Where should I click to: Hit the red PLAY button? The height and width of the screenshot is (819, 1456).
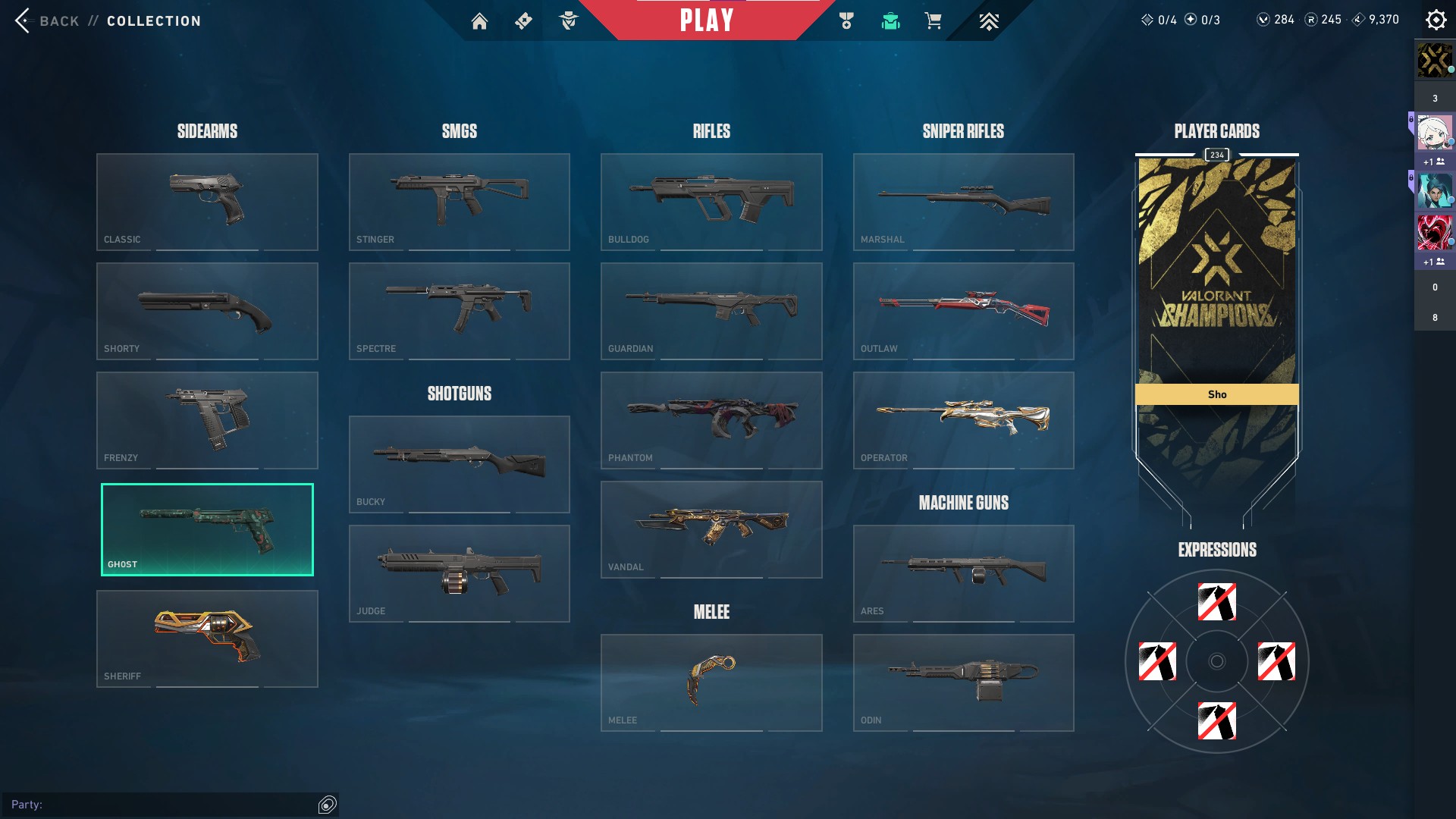pyautogui.click(x=706, y=20)
